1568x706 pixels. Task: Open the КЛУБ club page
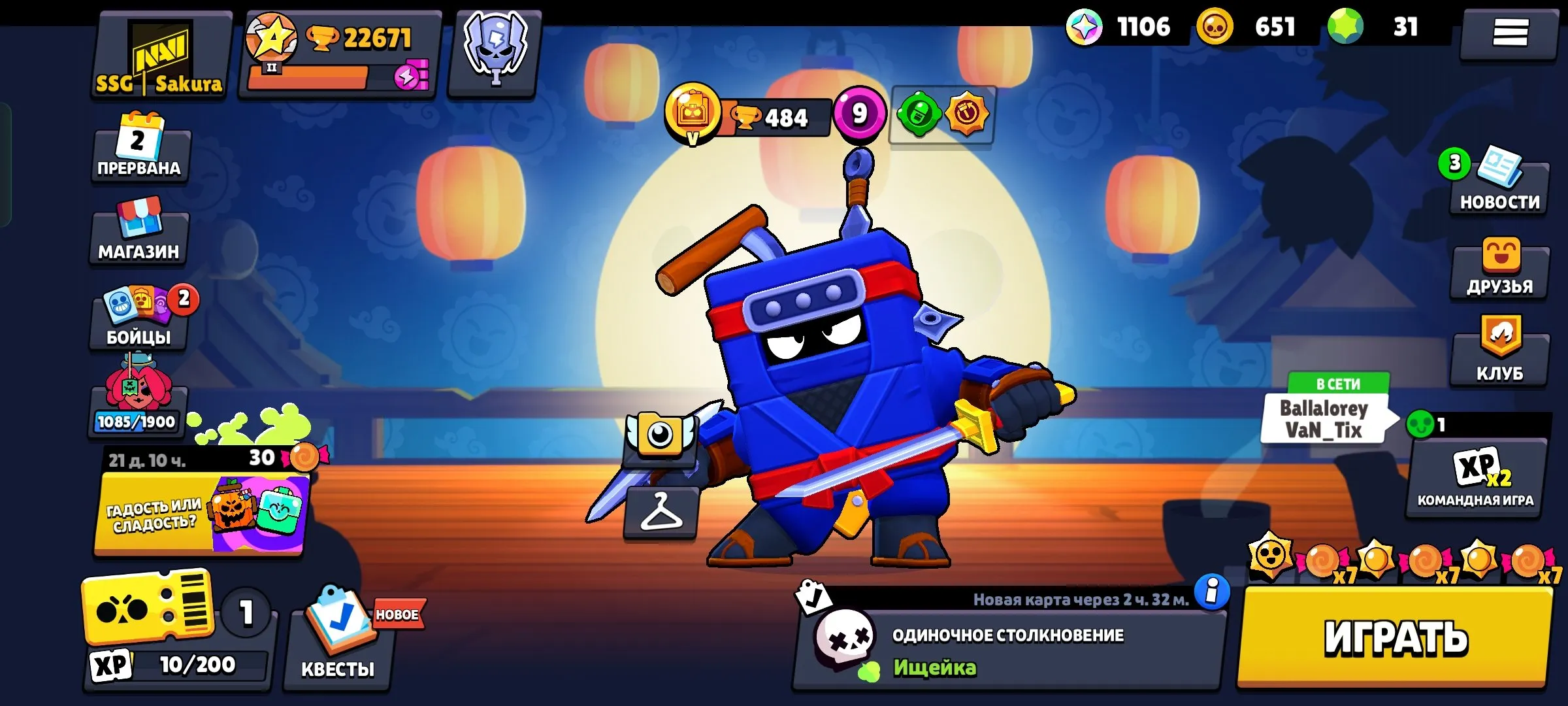pyautogui.click(x=1500, y=353)
